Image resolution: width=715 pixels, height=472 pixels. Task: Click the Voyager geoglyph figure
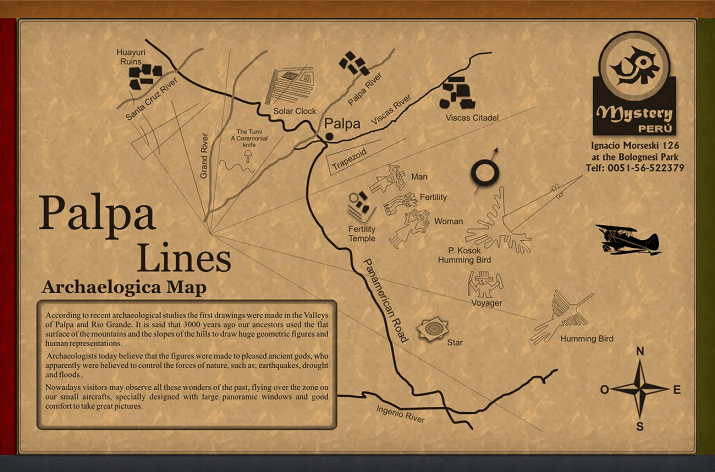tap(484, 284)
